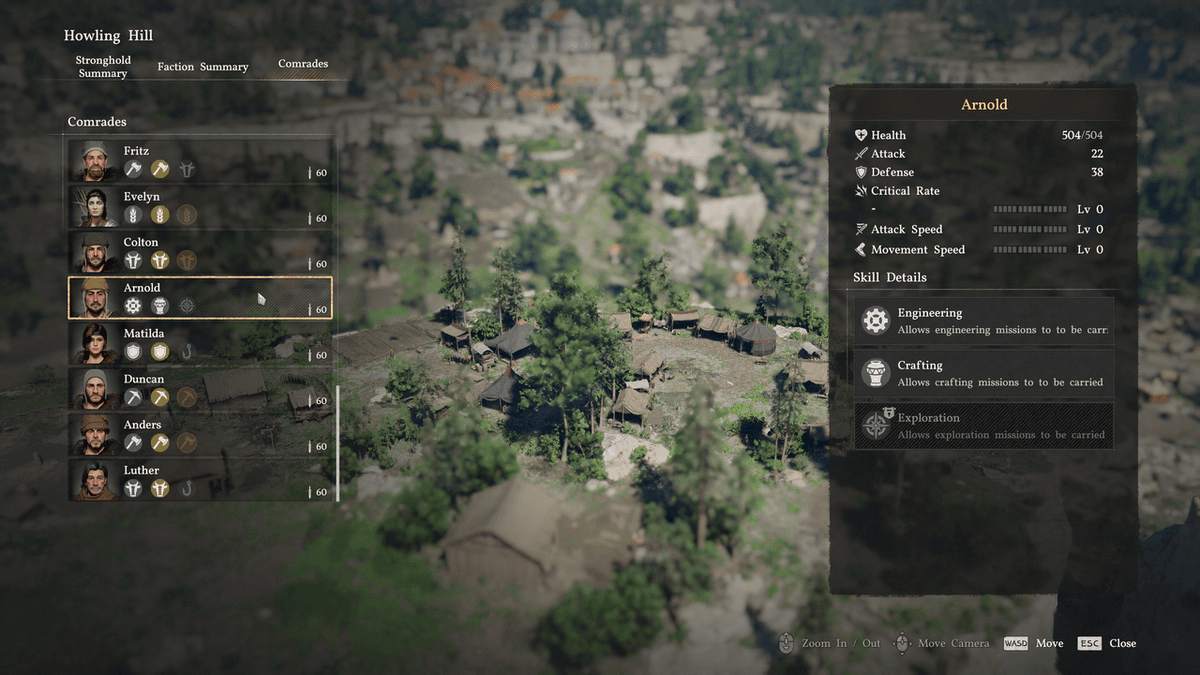
Task: Pick Luther's comrade row
Action: point(200,480)
